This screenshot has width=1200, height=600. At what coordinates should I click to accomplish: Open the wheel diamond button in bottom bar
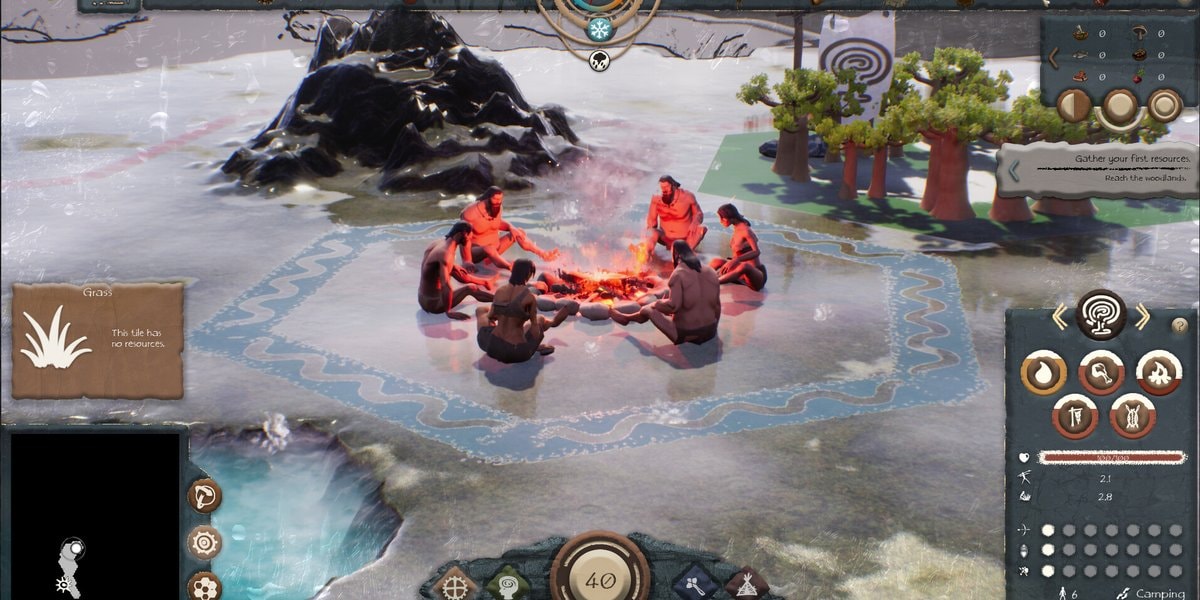coord(454,585)
